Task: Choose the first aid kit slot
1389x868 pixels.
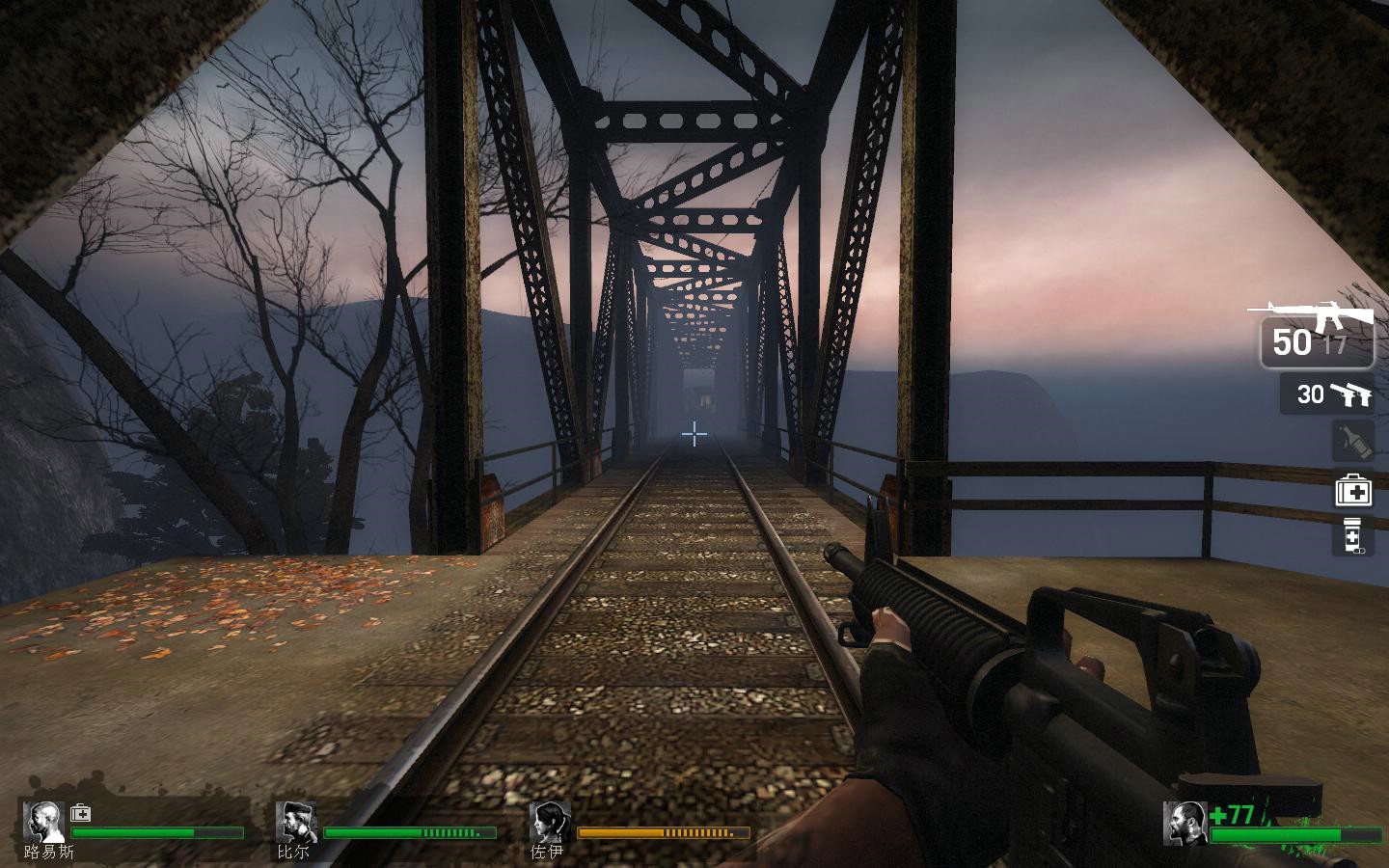Action: point(1352,491)
